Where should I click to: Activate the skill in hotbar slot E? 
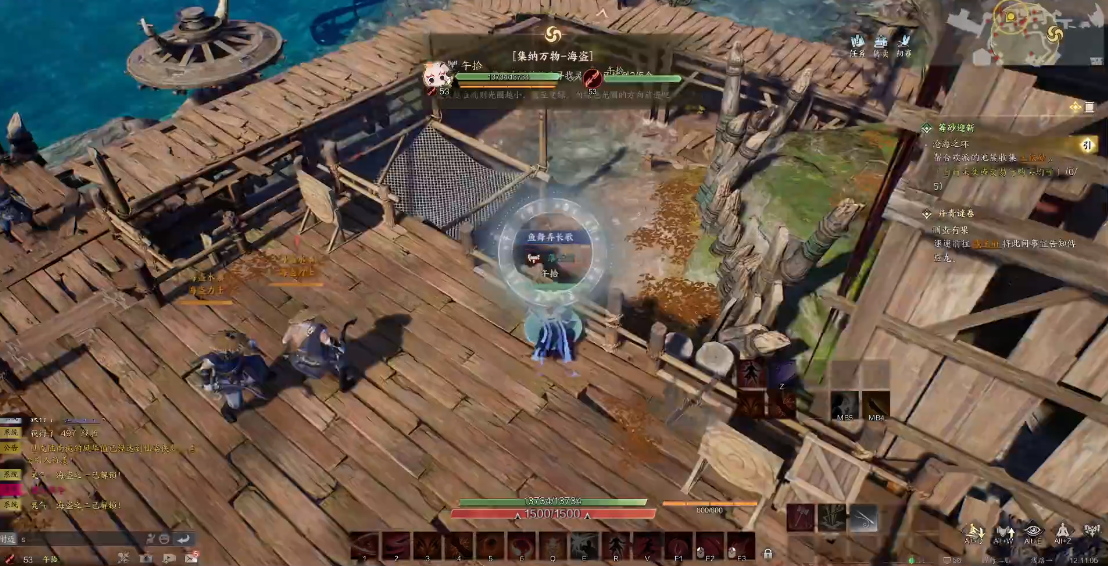[584, 545]
